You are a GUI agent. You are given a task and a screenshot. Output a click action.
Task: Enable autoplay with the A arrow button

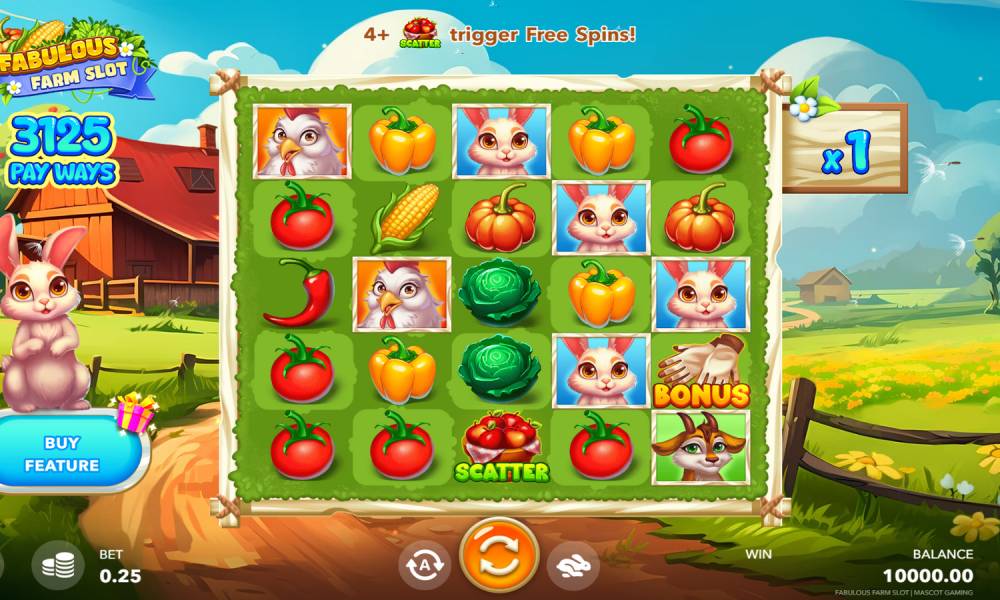[x=424, y=565]
